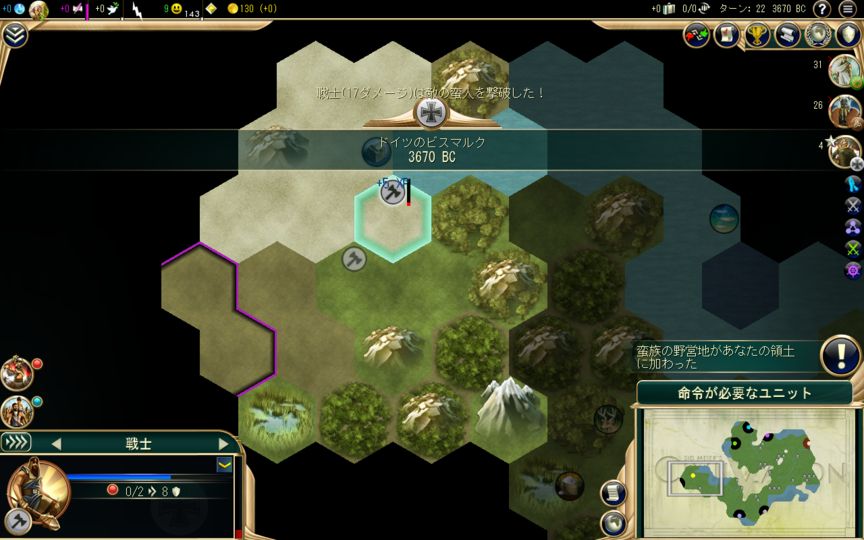
Task: Open the minimap scroll options button
Action: click(612, 493)
